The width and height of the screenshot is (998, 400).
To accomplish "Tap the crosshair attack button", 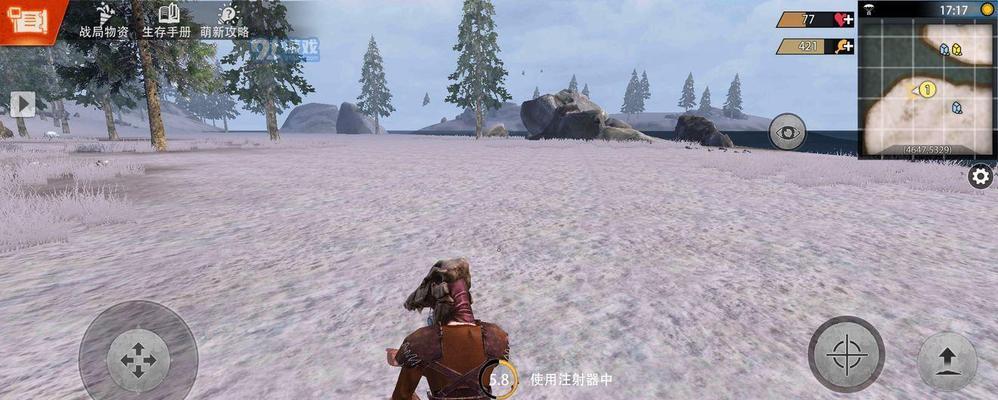I will tap(846, 353).
